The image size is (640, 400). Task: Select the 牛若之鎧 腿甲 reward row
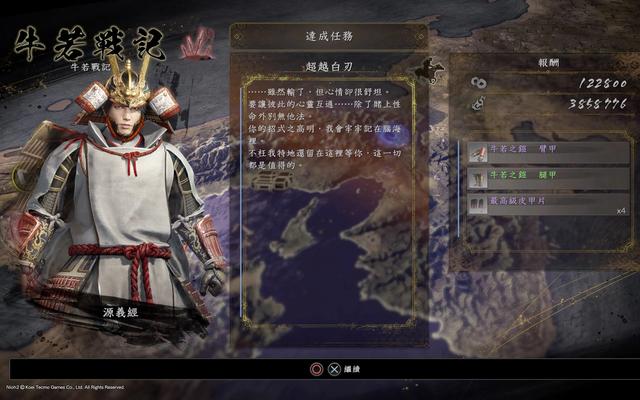(548, 178)
